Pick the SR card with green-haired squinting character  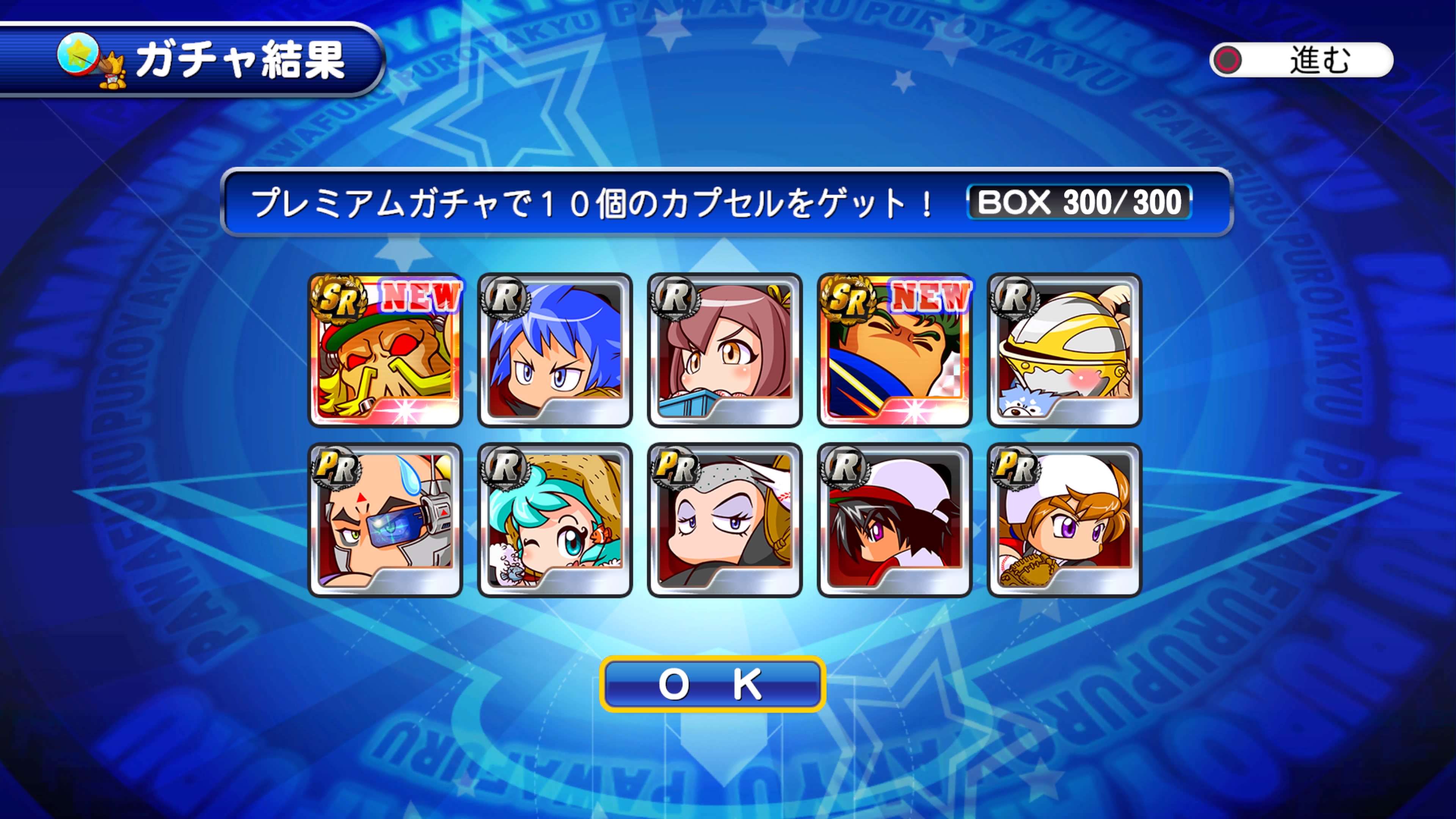coord(894,350)
